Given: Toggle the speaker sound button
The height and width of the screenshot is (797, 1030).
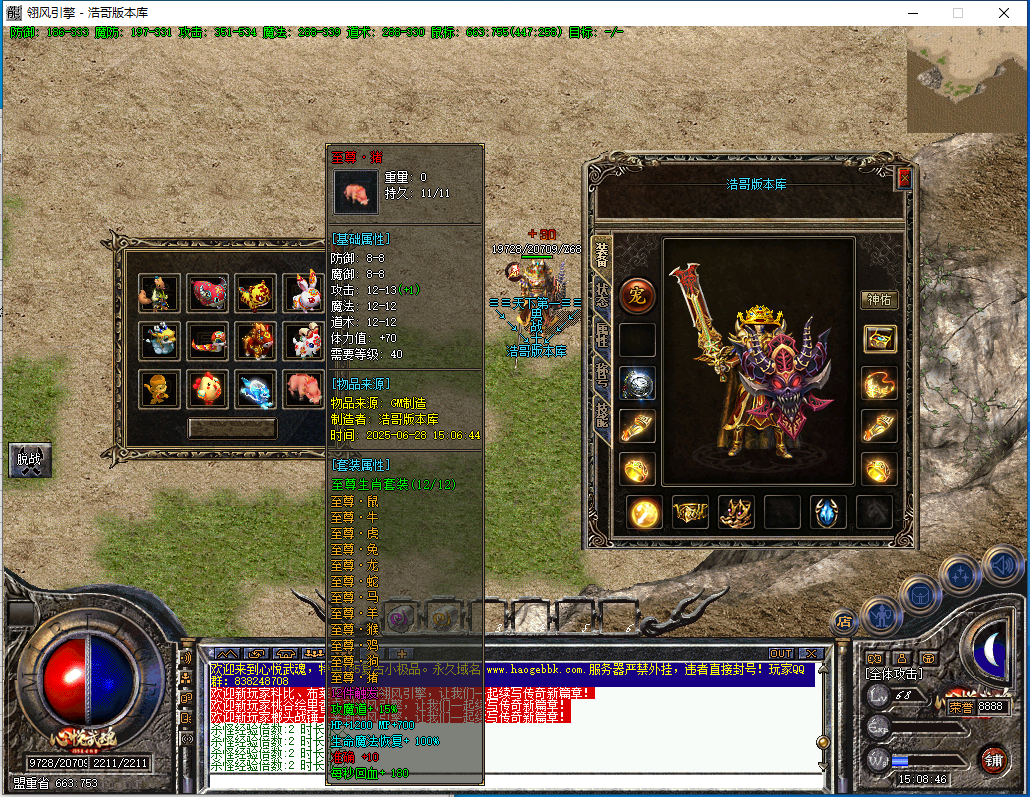Looking at the screenshot, I should point(1002,566).
